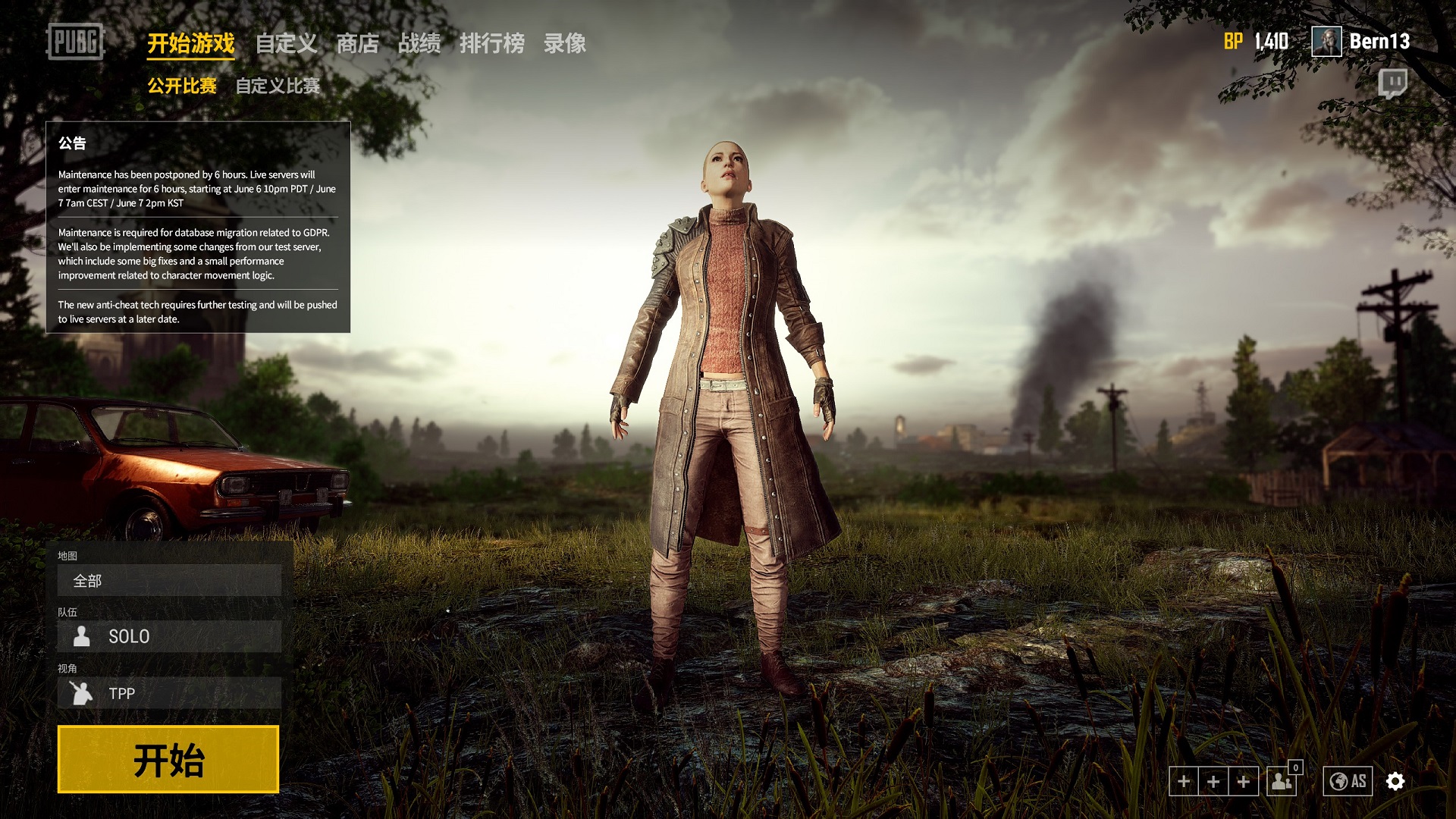Screen dimensions: 1456x819
Task: Go to the 录像 replays tab
Action: click(x=564, y=43)
